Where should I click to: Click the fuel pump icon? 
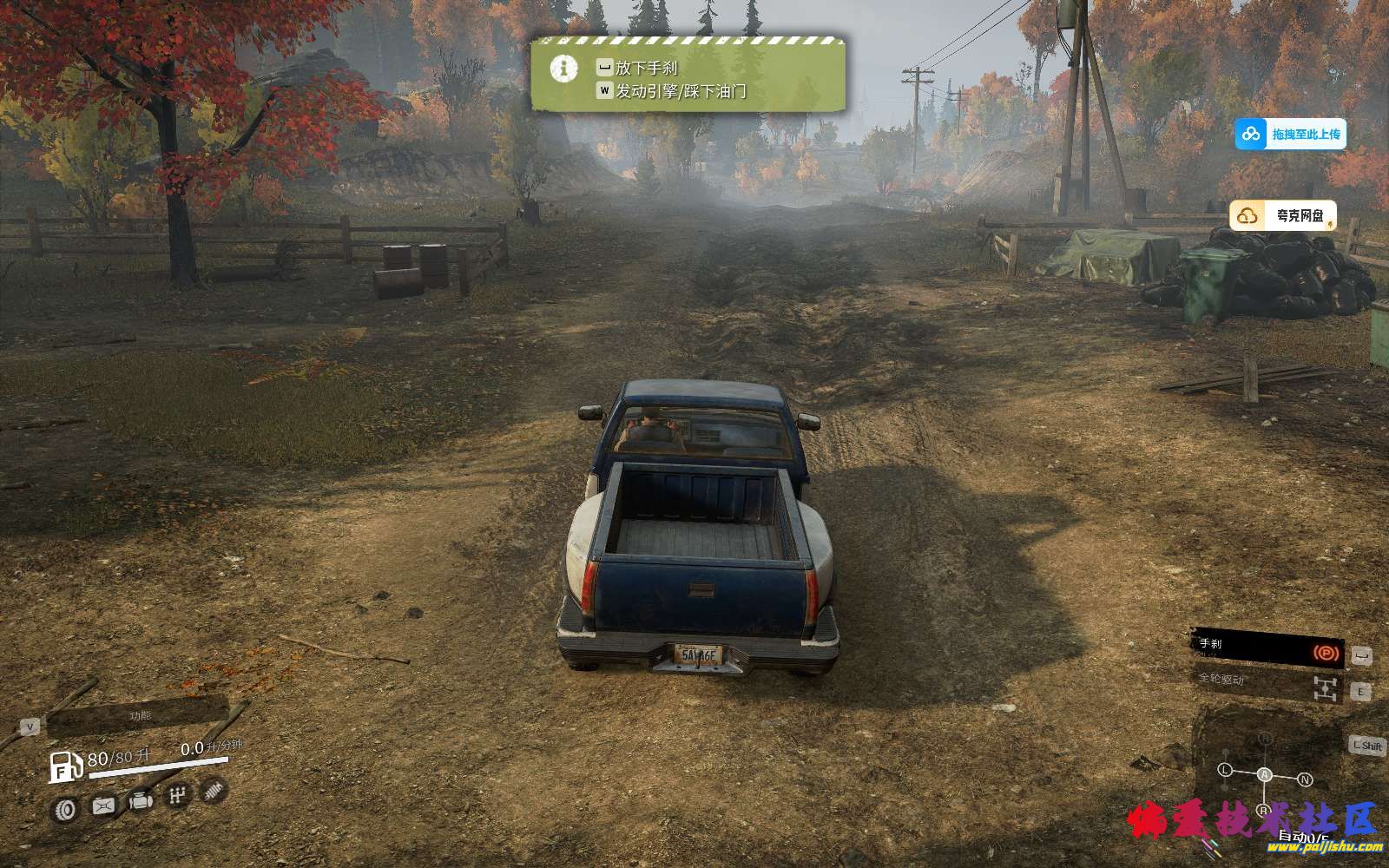pyautogui.click(x=65, y=767)
